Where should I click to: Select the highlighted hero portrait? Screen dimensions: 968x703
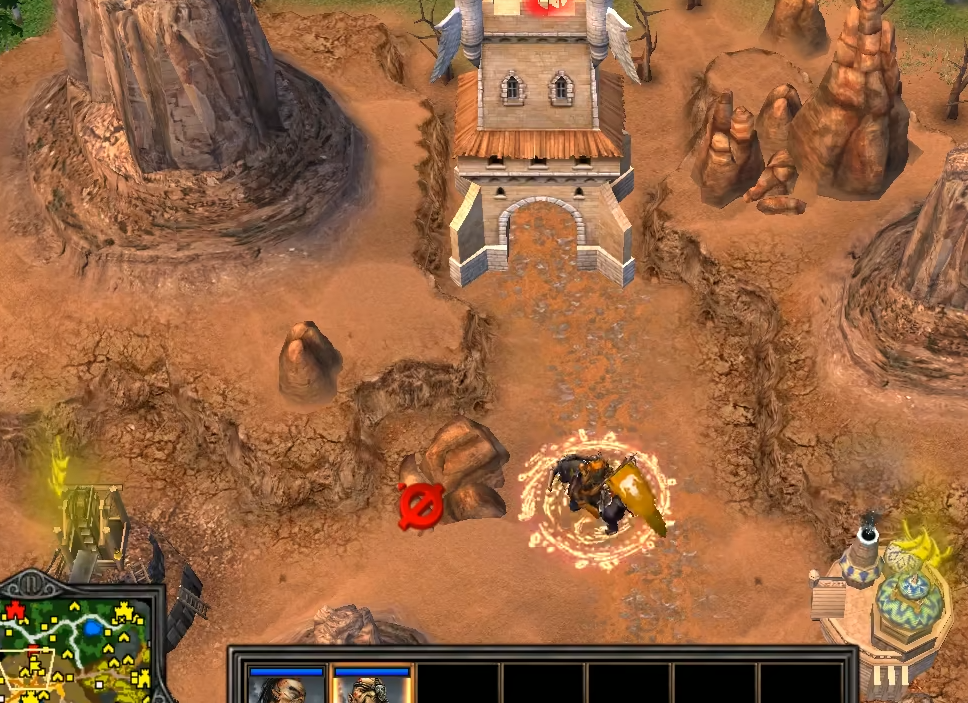[x=372, y=687]
